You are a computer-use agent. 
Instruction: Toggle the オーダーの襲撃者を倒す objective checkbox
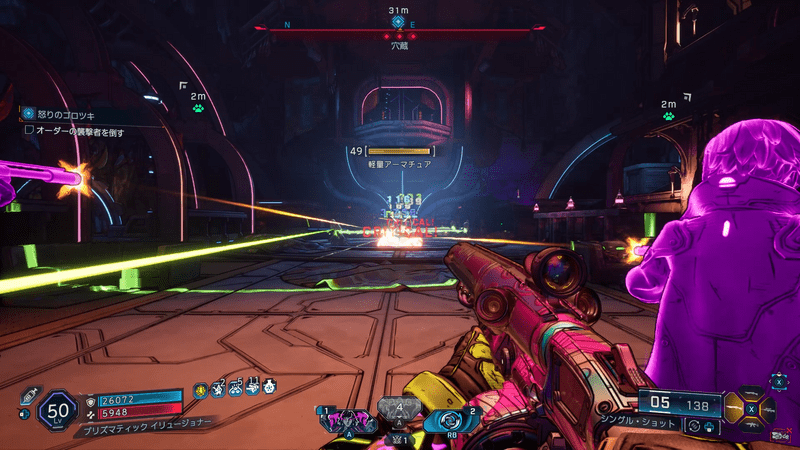30,130
